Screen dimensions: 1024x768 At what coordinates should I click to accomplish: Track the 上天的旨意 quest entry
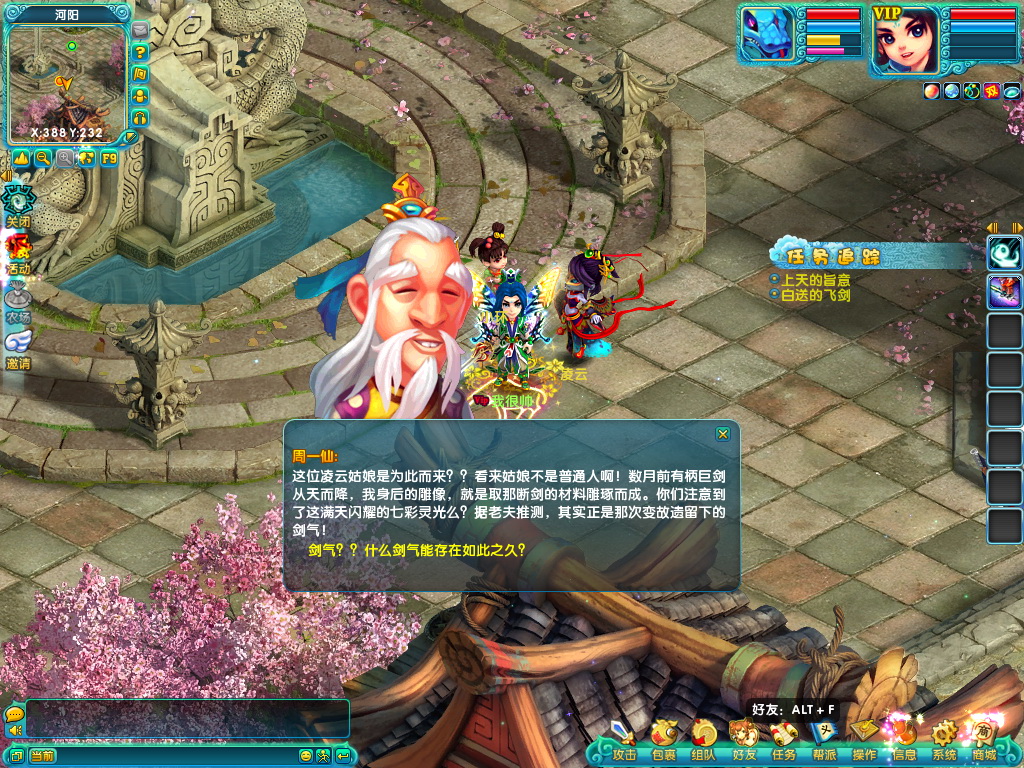(x=815, y=281)
